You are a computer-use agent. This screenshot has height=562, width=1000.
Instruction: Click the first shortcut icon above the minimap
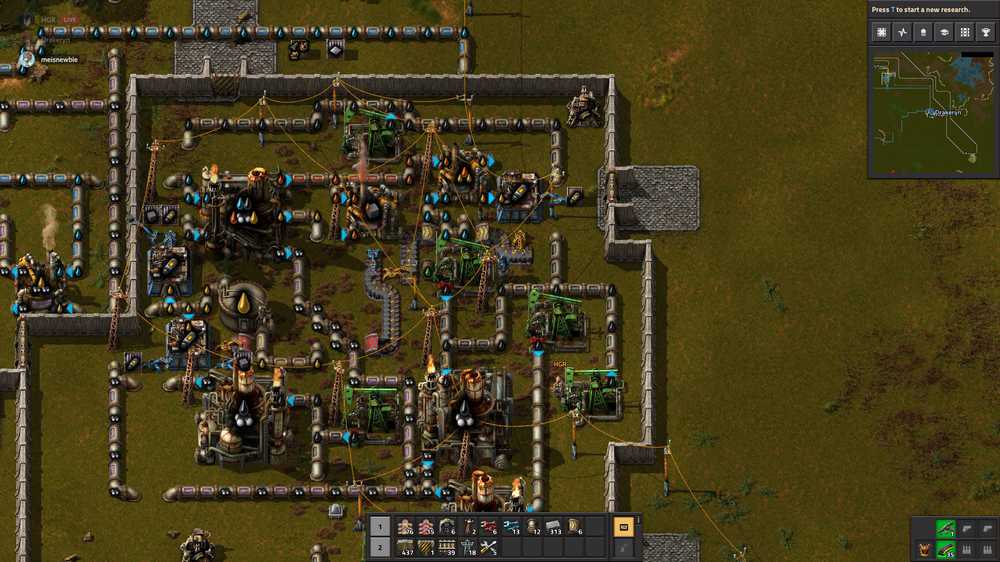coord(881,32)
